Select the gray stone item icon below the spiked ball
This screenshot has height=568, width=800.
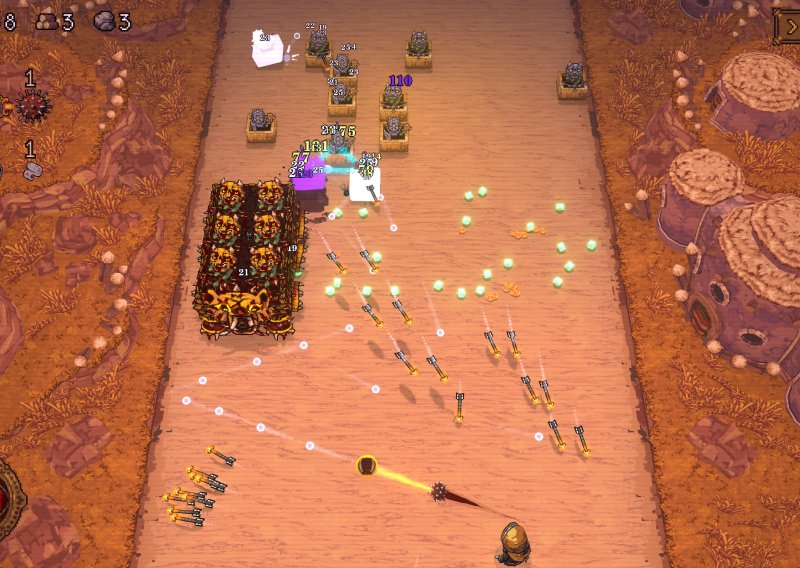coord(31,171)
